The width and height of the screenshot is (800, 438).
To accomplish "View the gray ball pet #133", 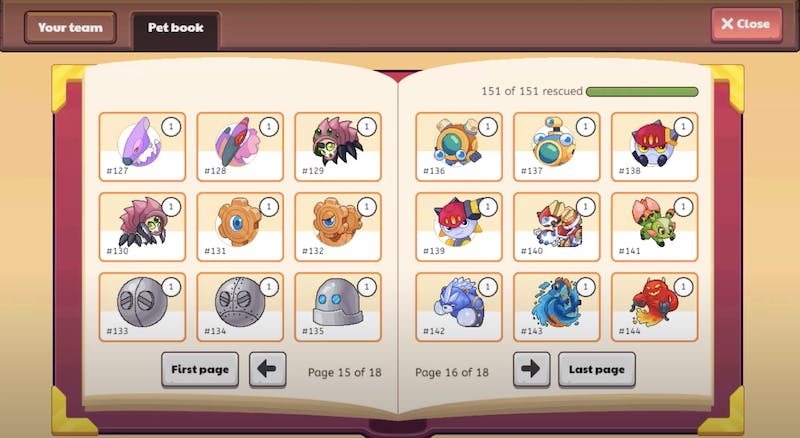I will click(x=142, y=307).
